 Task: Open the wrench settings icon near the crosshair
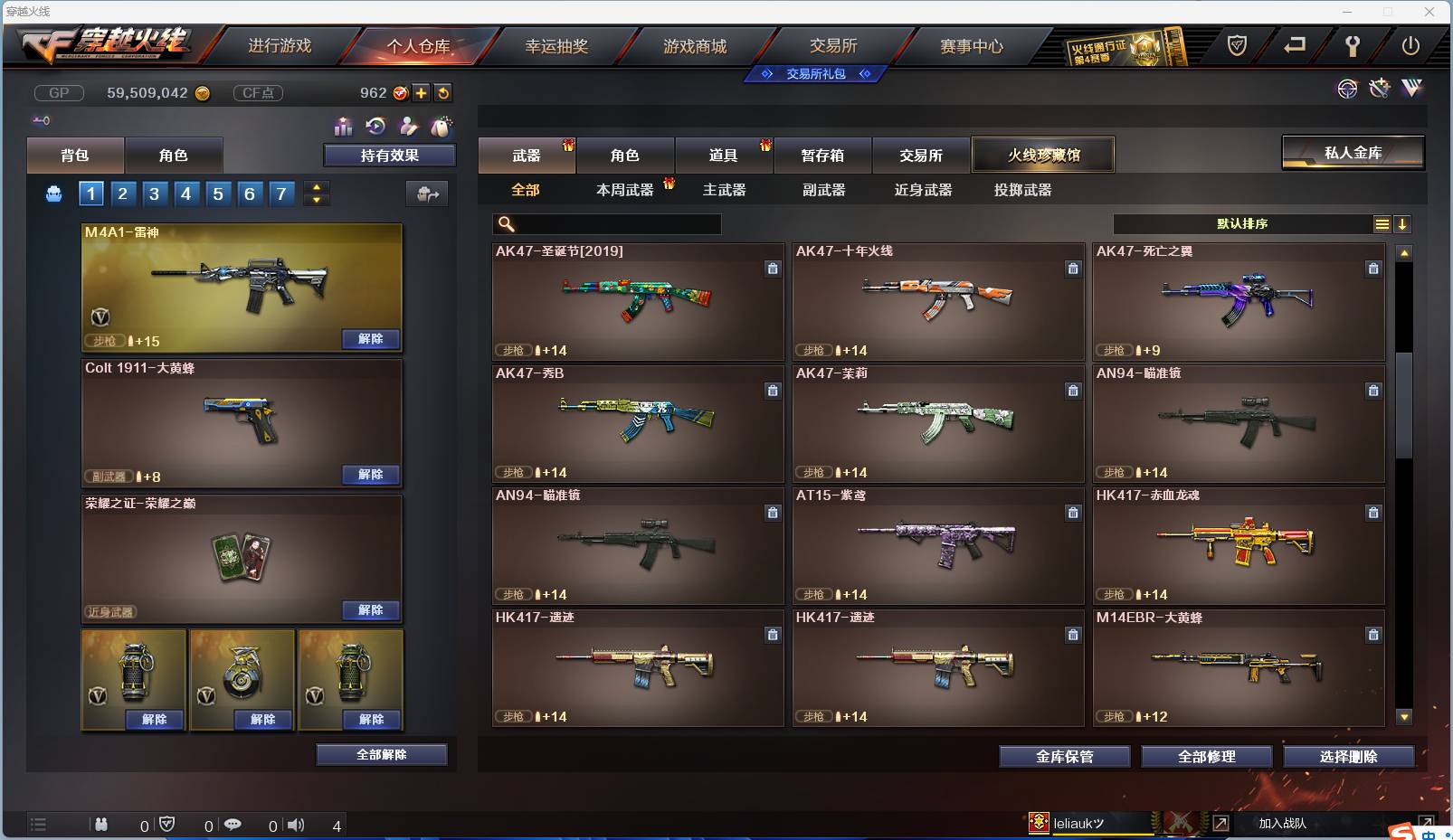coord(1380,89)
